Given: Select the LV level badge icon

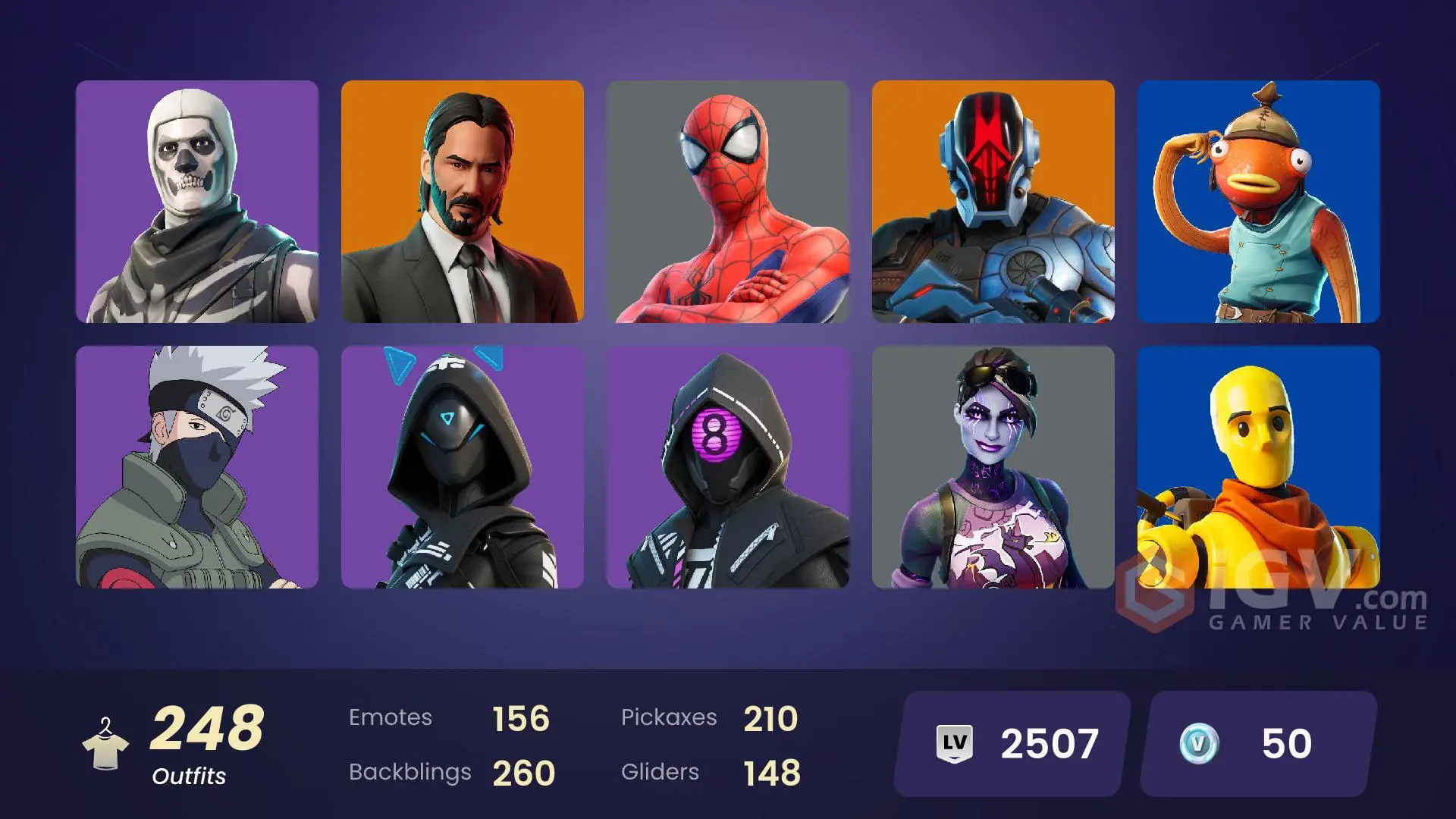Looking at the screenshot, I should 956,744.
